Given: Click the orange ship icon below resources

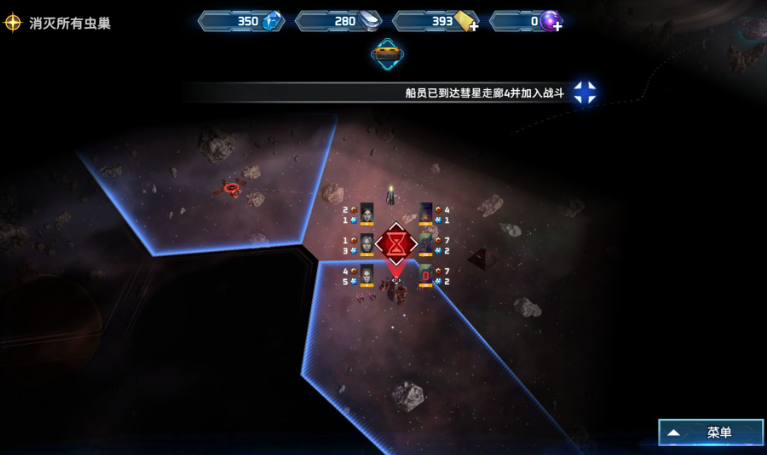Looking at the screenshot, I should 387,54.
